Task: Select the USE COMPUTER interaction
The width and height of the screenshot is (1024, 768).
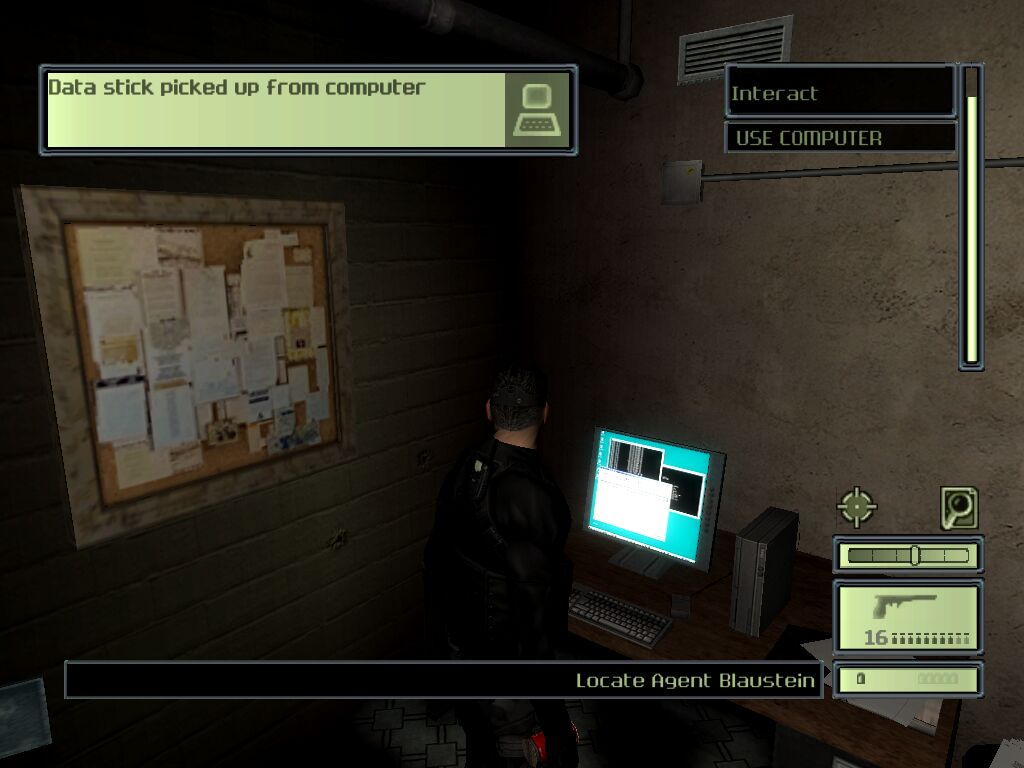Action: coord(840,138)
